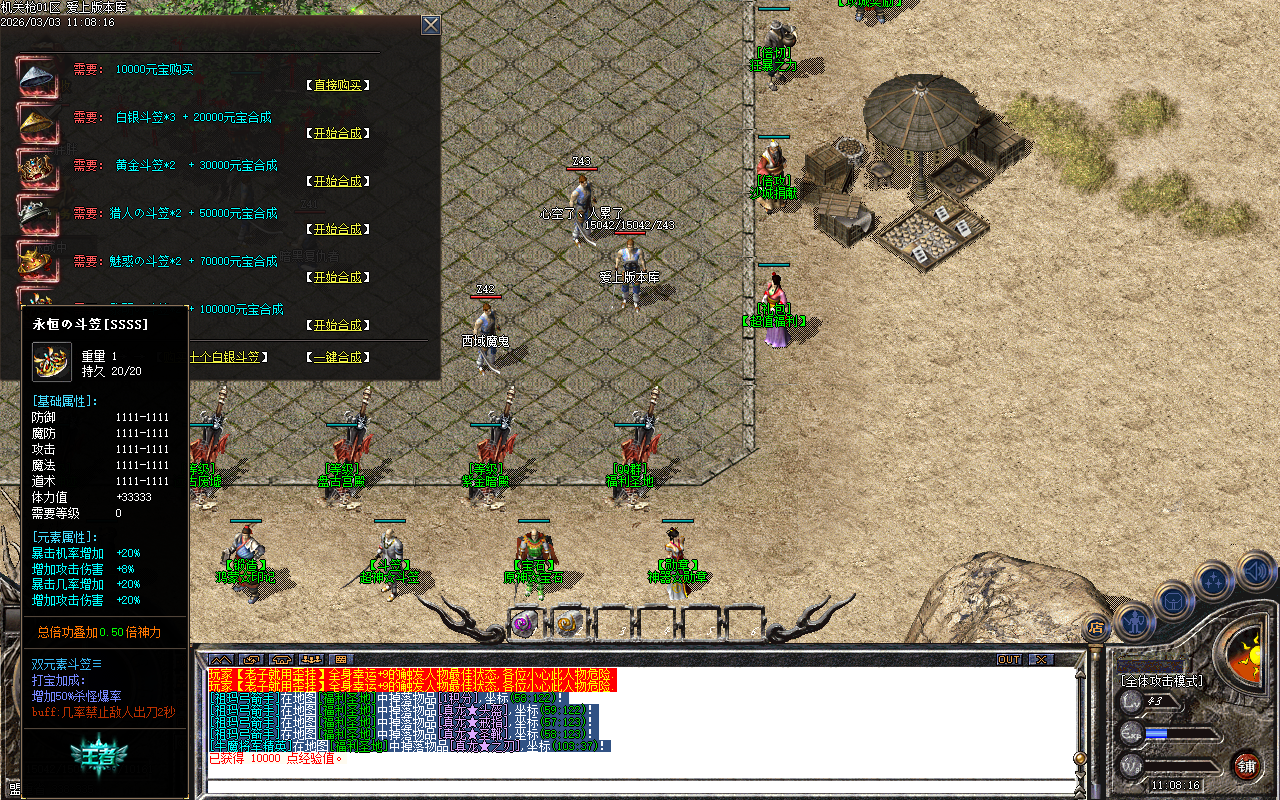Viewport: 1280px width, 800px height.
Task: Click 开始合成 next to the 白银斗笠 recipe
Action: coord(338,133)
